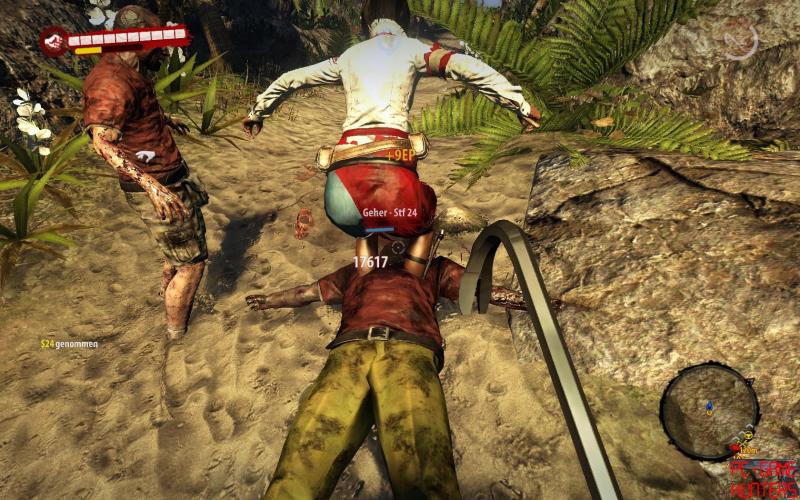This screenshot has height=500, width=800.
Task: Click the faint circular weapon indicator icon
Action: point(741,40)
